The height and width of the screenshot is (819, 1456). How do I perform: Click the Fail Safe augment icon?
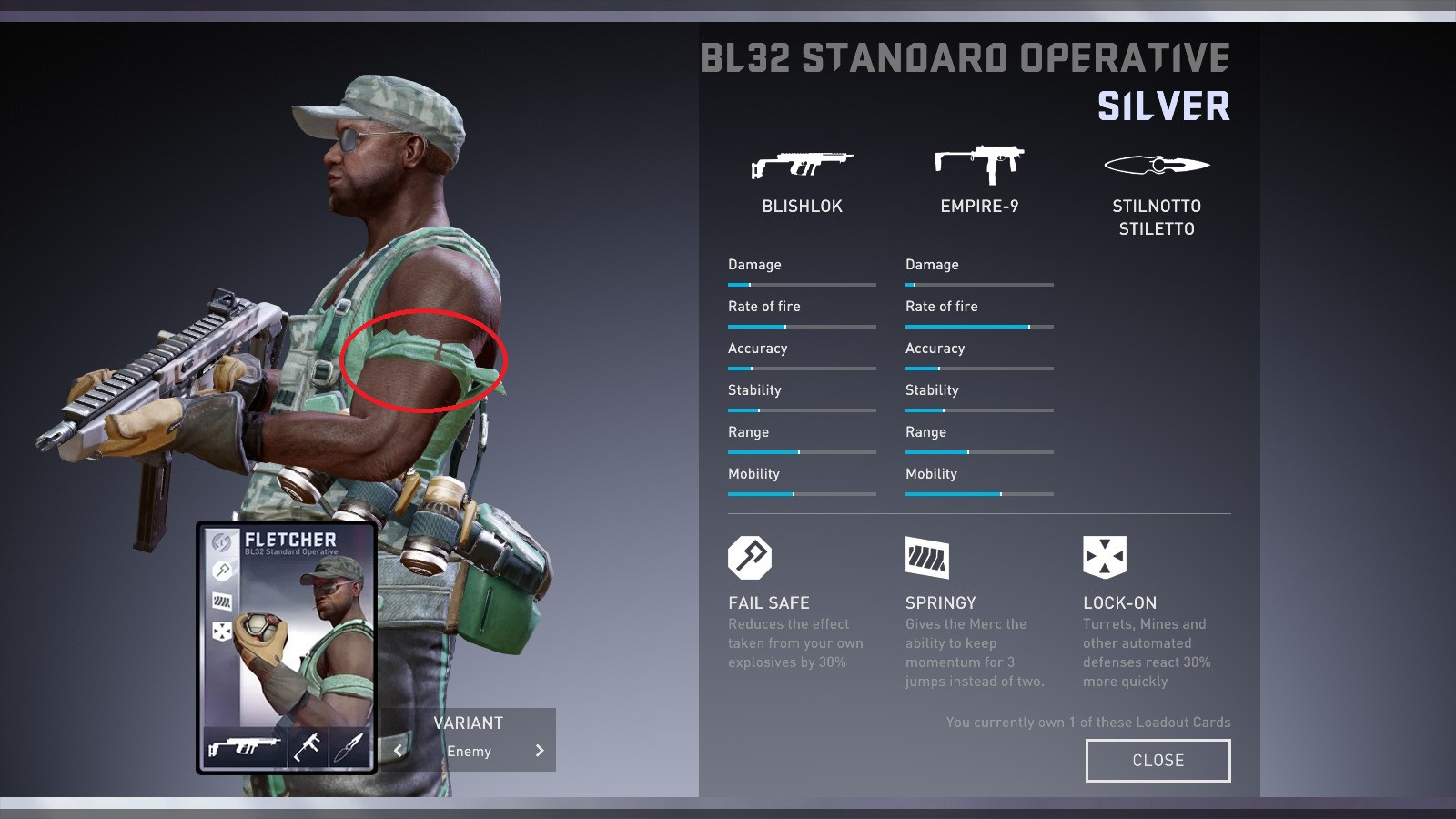750,557
